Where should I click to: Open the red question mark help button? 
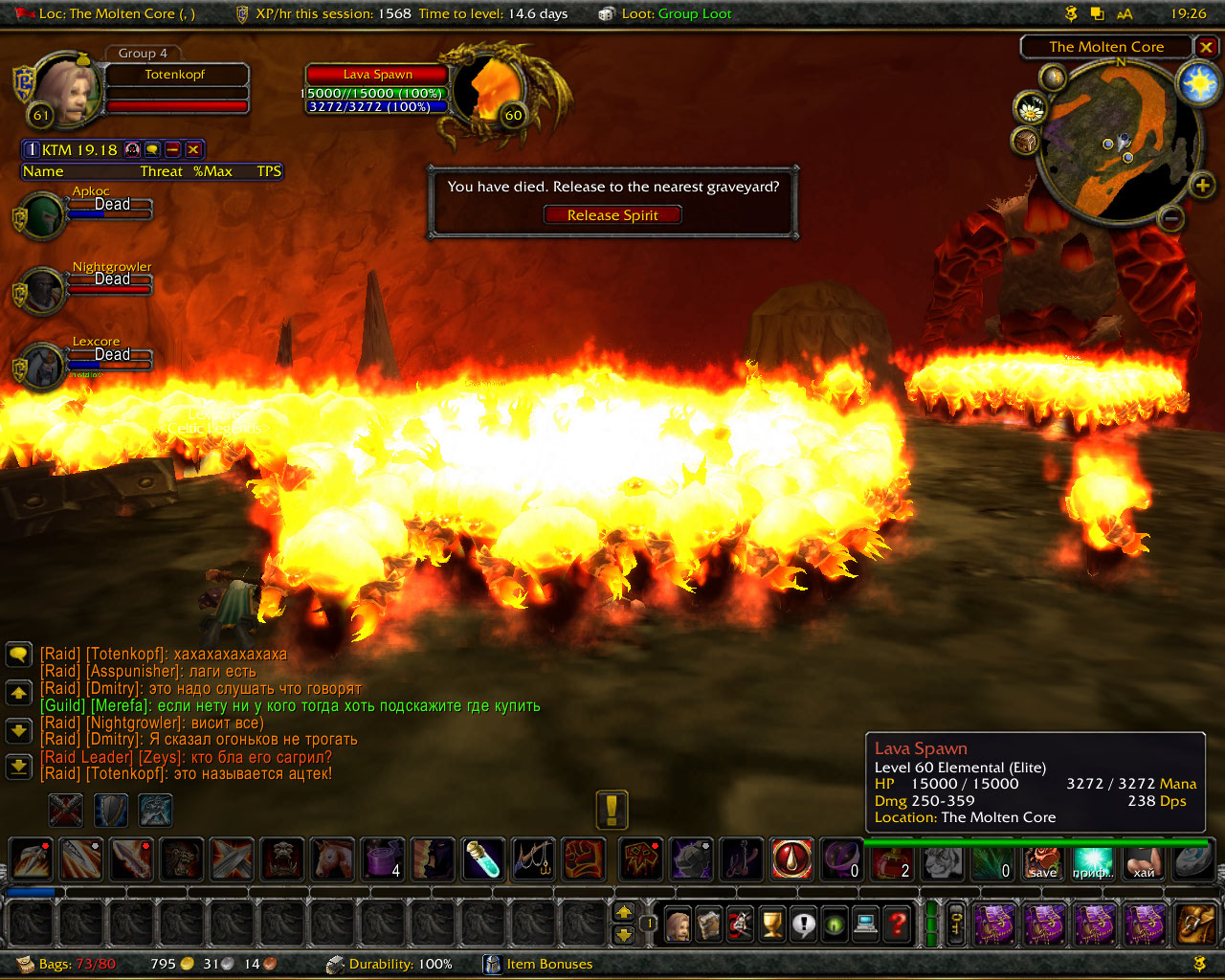[x=898, y=924]
